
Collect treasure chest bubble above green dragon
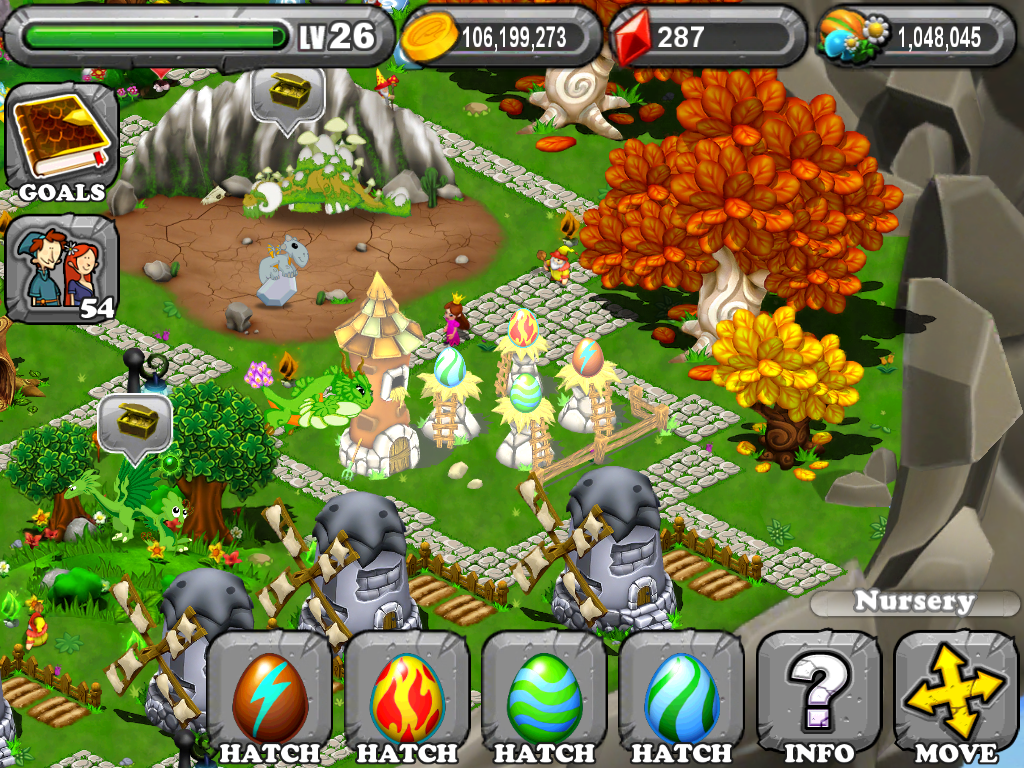[x=135, y=425]
